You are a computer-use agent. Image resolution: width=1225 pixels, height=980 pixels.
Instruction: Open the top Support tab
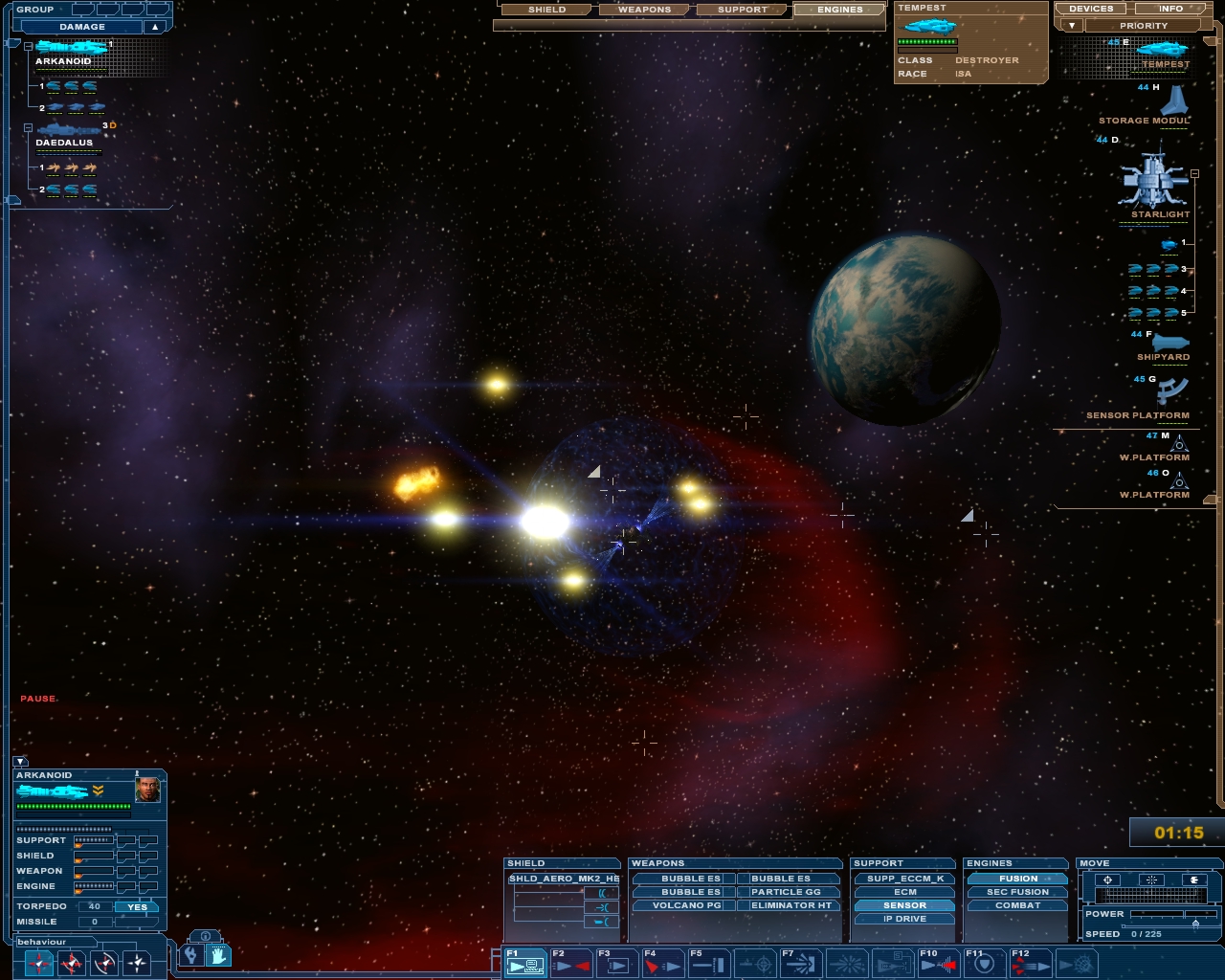[x=743, y=10]
